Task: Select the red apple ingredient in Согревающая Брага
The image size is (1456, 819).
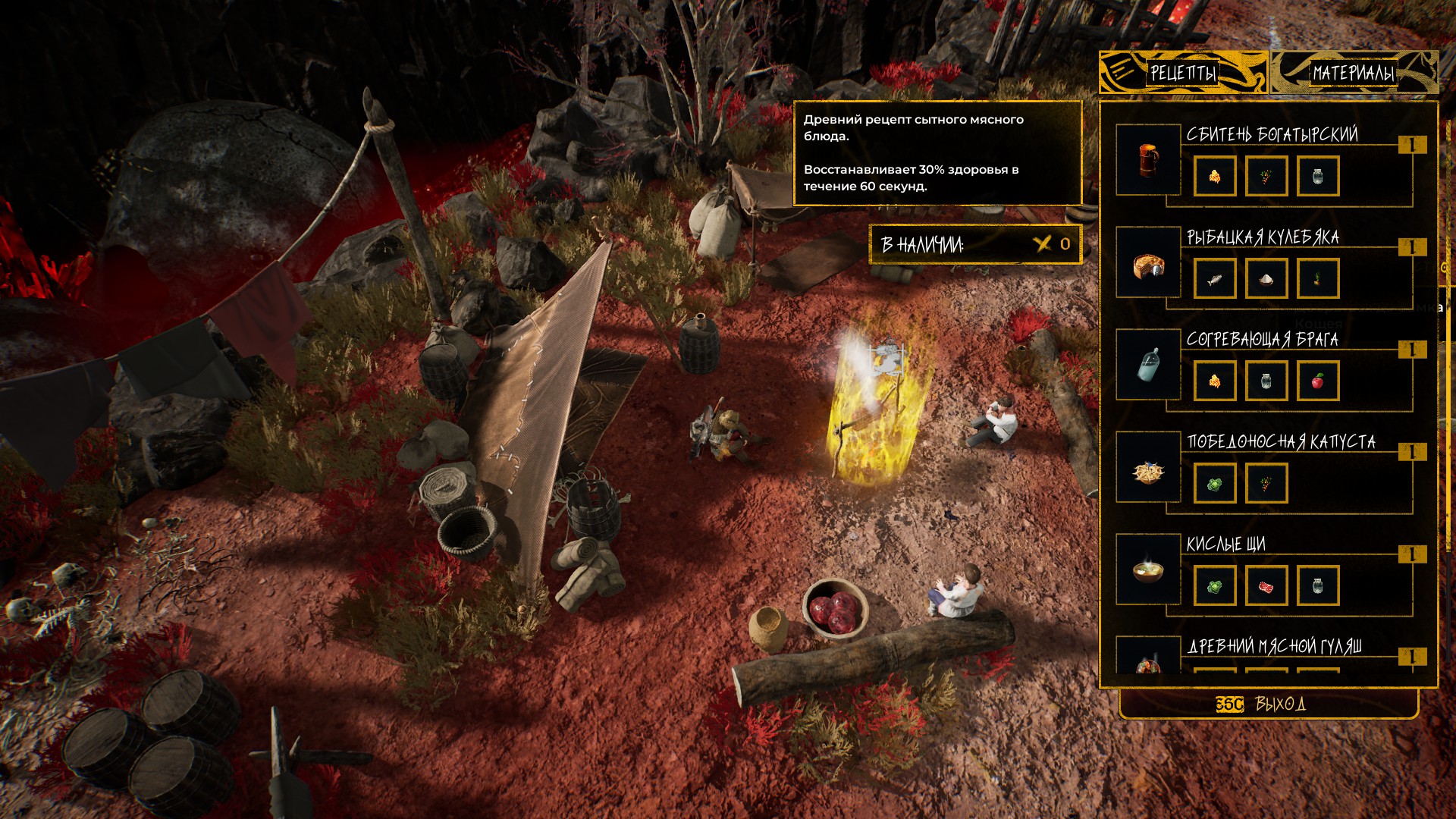Action: click(x=1318, y=381)
